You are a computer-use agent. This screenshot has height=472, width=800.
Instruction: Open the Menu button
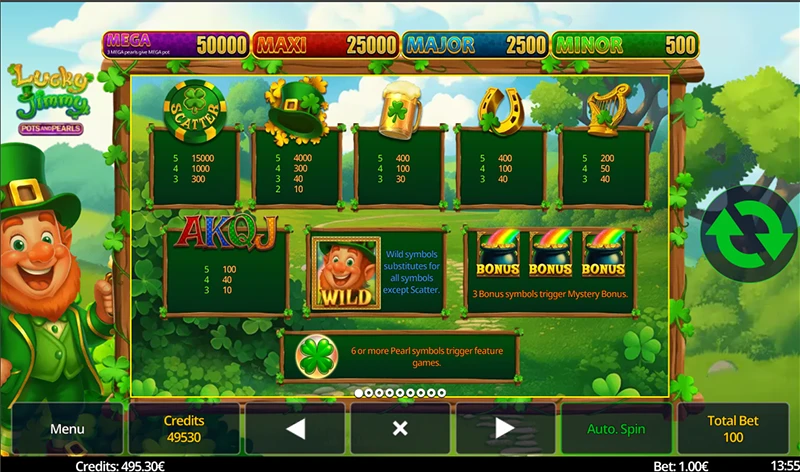pyautogui.click(x=67, y=429)
